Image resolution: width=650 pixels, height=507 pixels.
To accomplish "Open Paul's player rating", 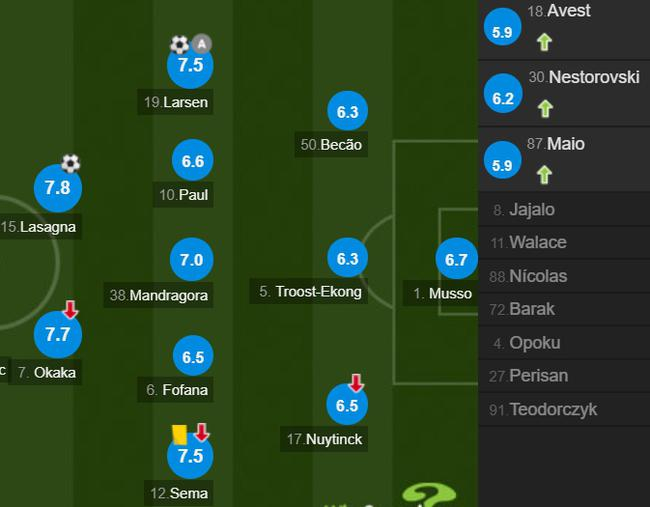I will [193, 161].
